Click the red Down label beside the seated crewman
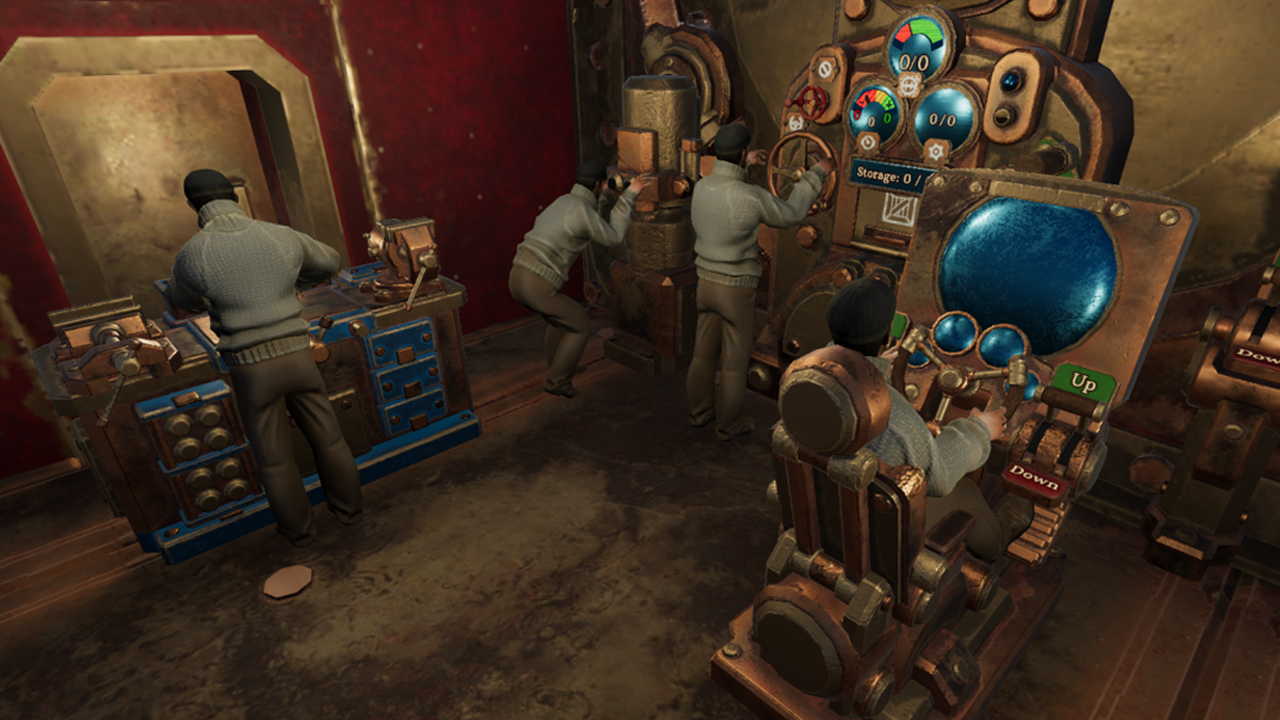 (x=1034, y=477)
